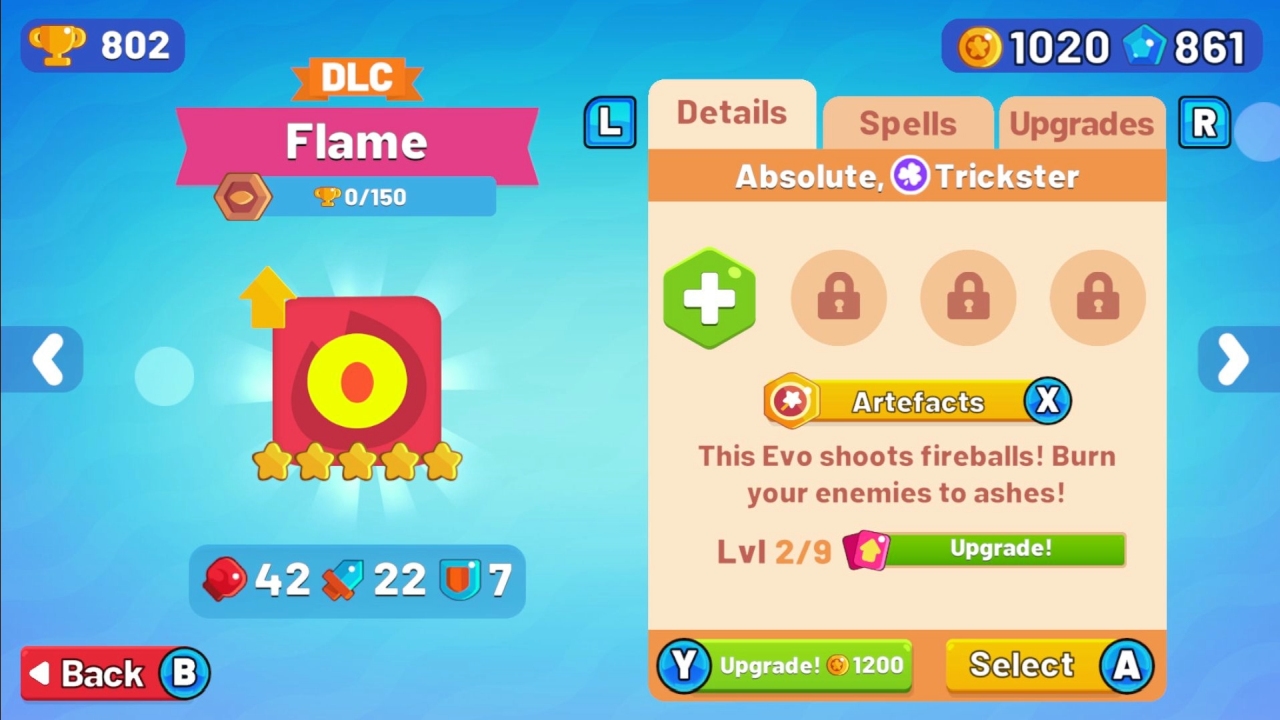Click the sword attack stat icon
Viewport: 1280px width, 720px height.
point(342,579)
